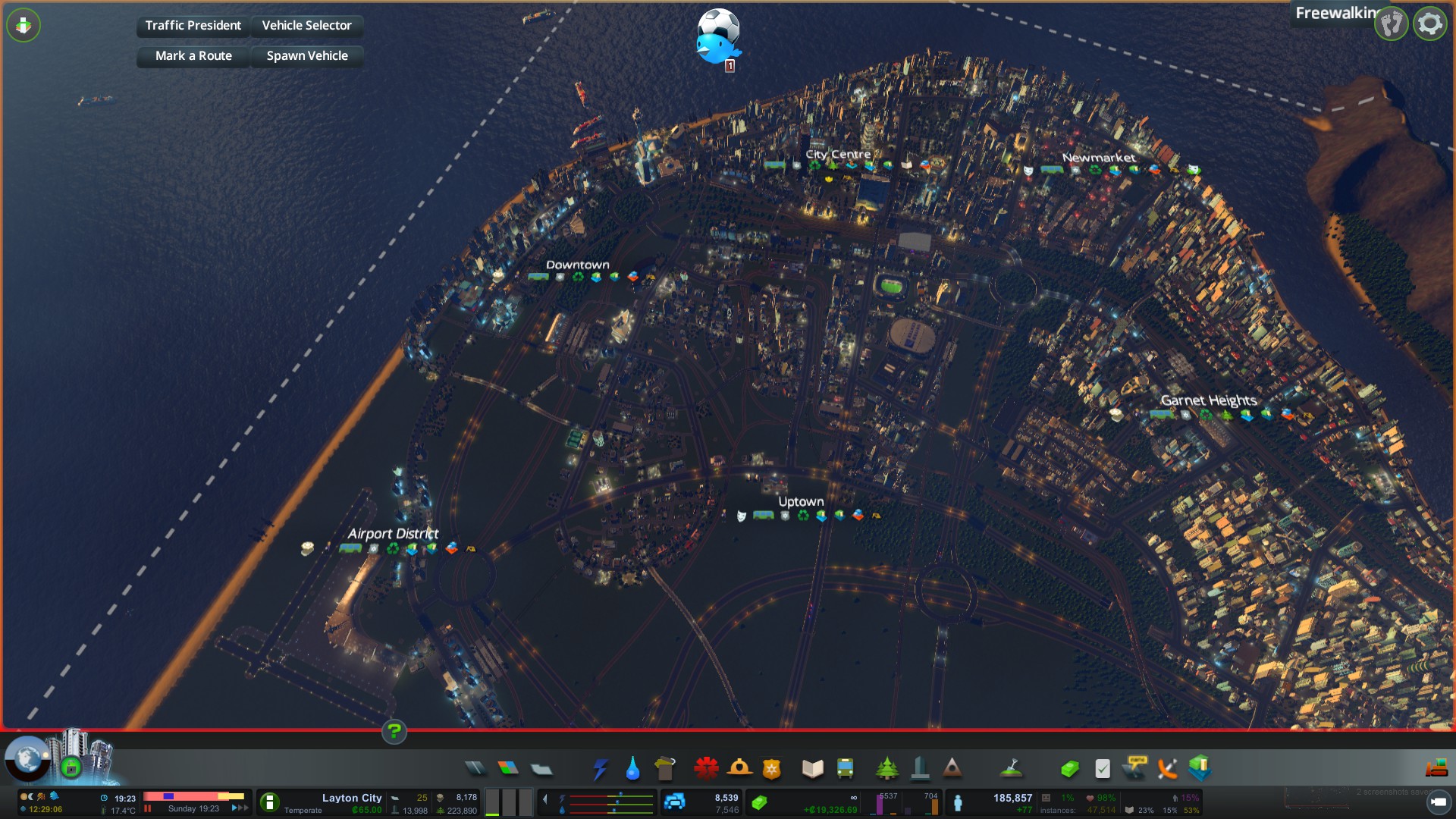Open the city info button beside Layton City
The width and height of the screenshot is (1456, 819).
pos(270,802)
